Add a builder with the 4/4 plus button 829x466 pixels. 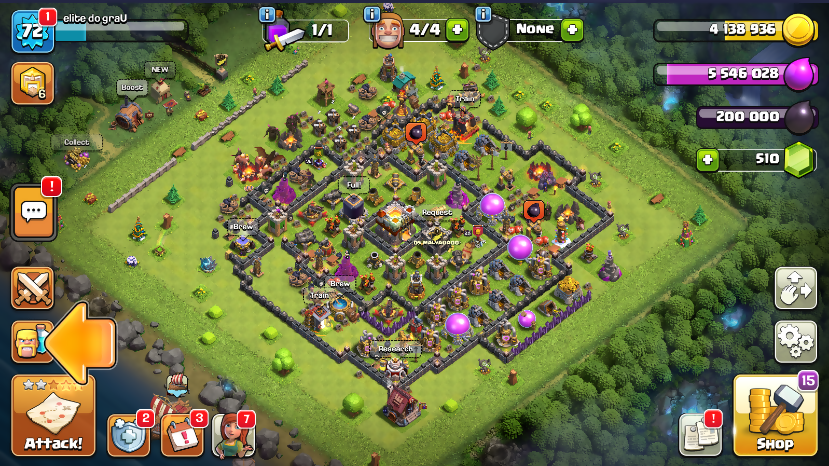point(457,30)
